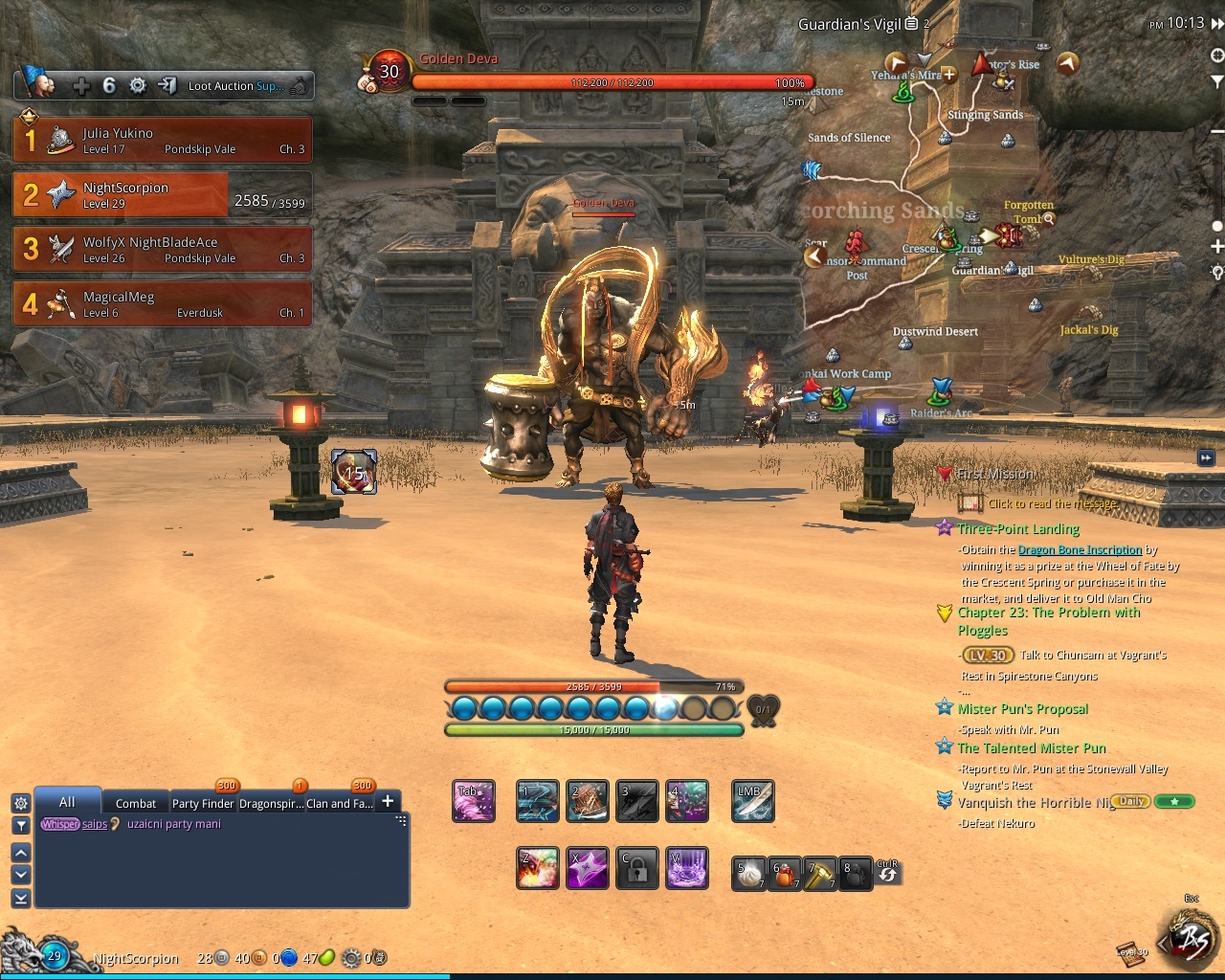Select The Talented Mister Pun quest
Viewport: 1225px width, 980px height.
(1032, 748)
